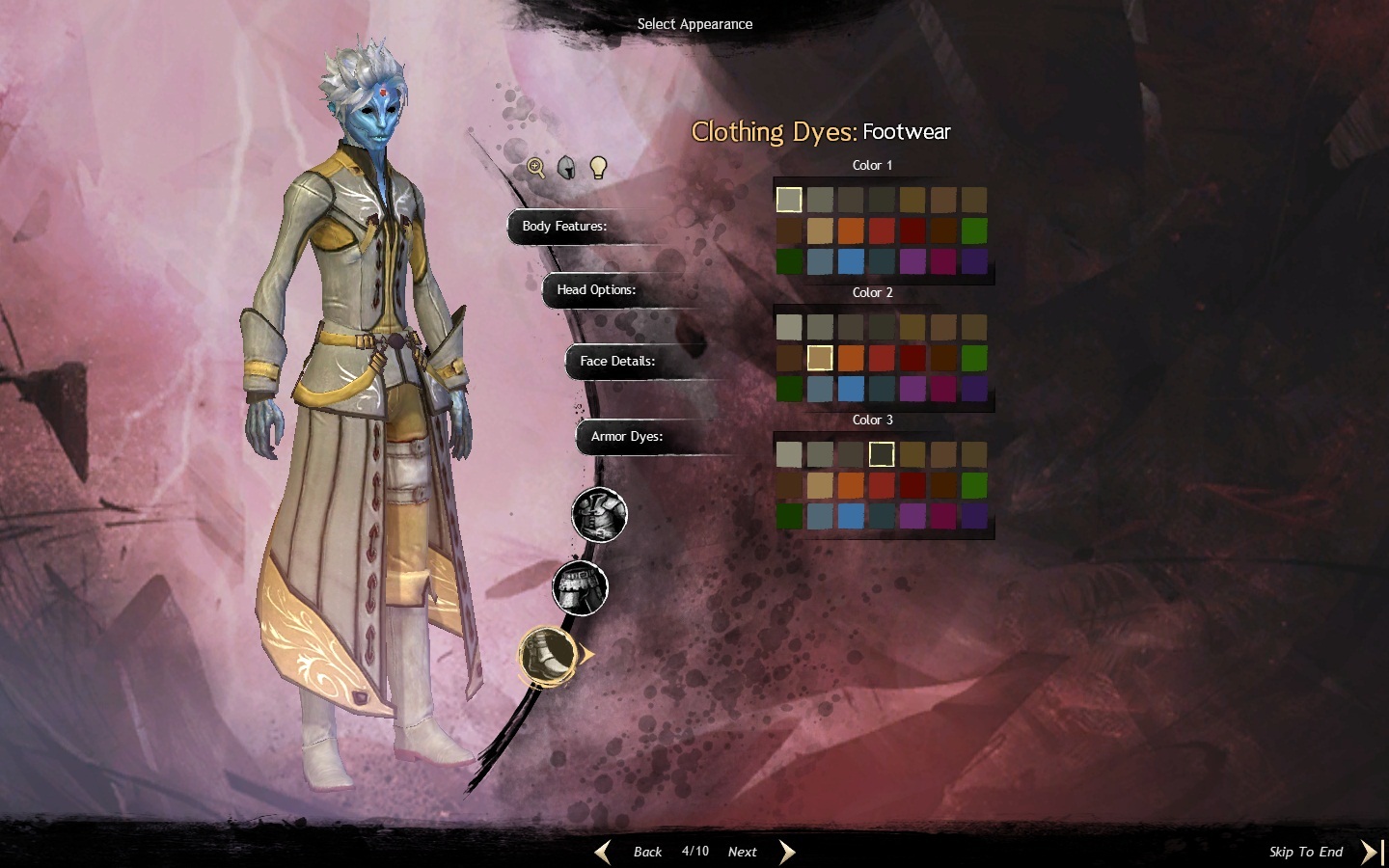The width and height of the screenshot is (1389, 868).
Task: Select the bright green swatch under Color 3
Action: 974,485
